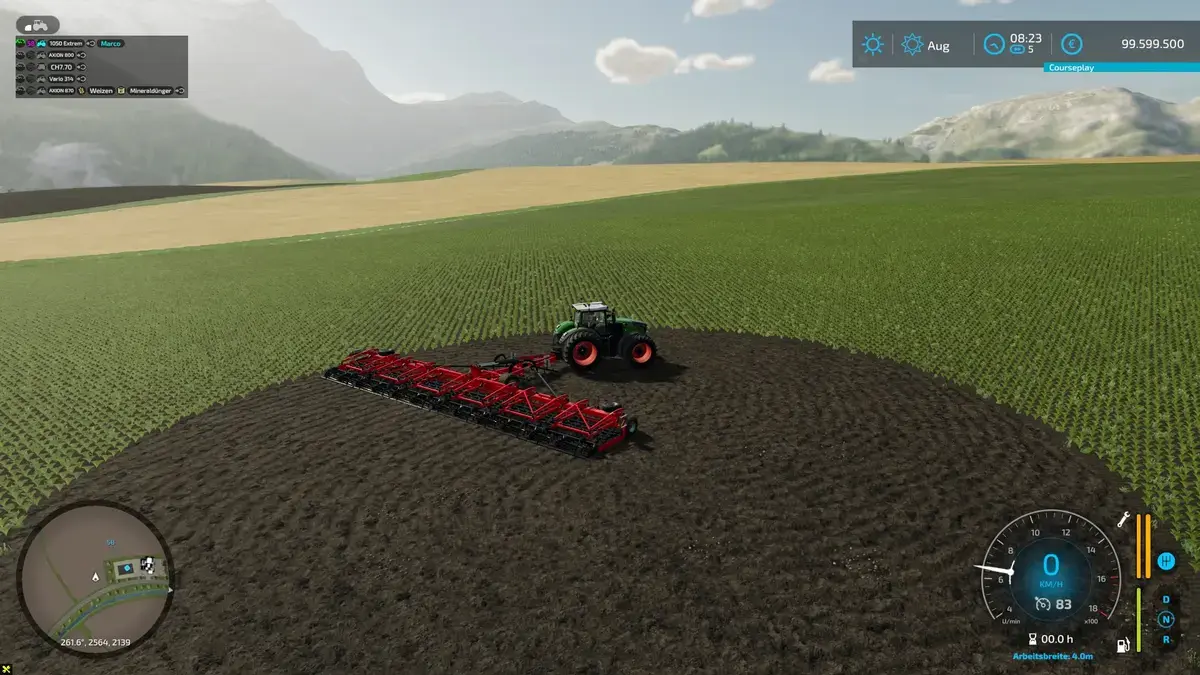Click the sun weather icon
This screenshot has height=675, width=1200.
(x=873, y=45)
